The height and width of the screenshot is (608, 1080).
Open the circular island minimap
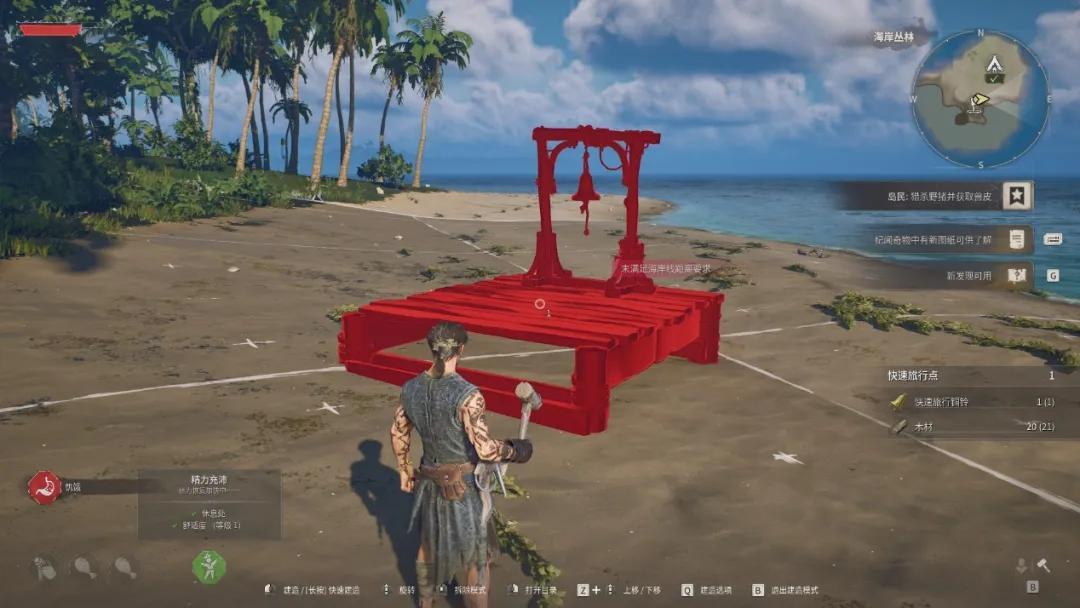(980, 99)
